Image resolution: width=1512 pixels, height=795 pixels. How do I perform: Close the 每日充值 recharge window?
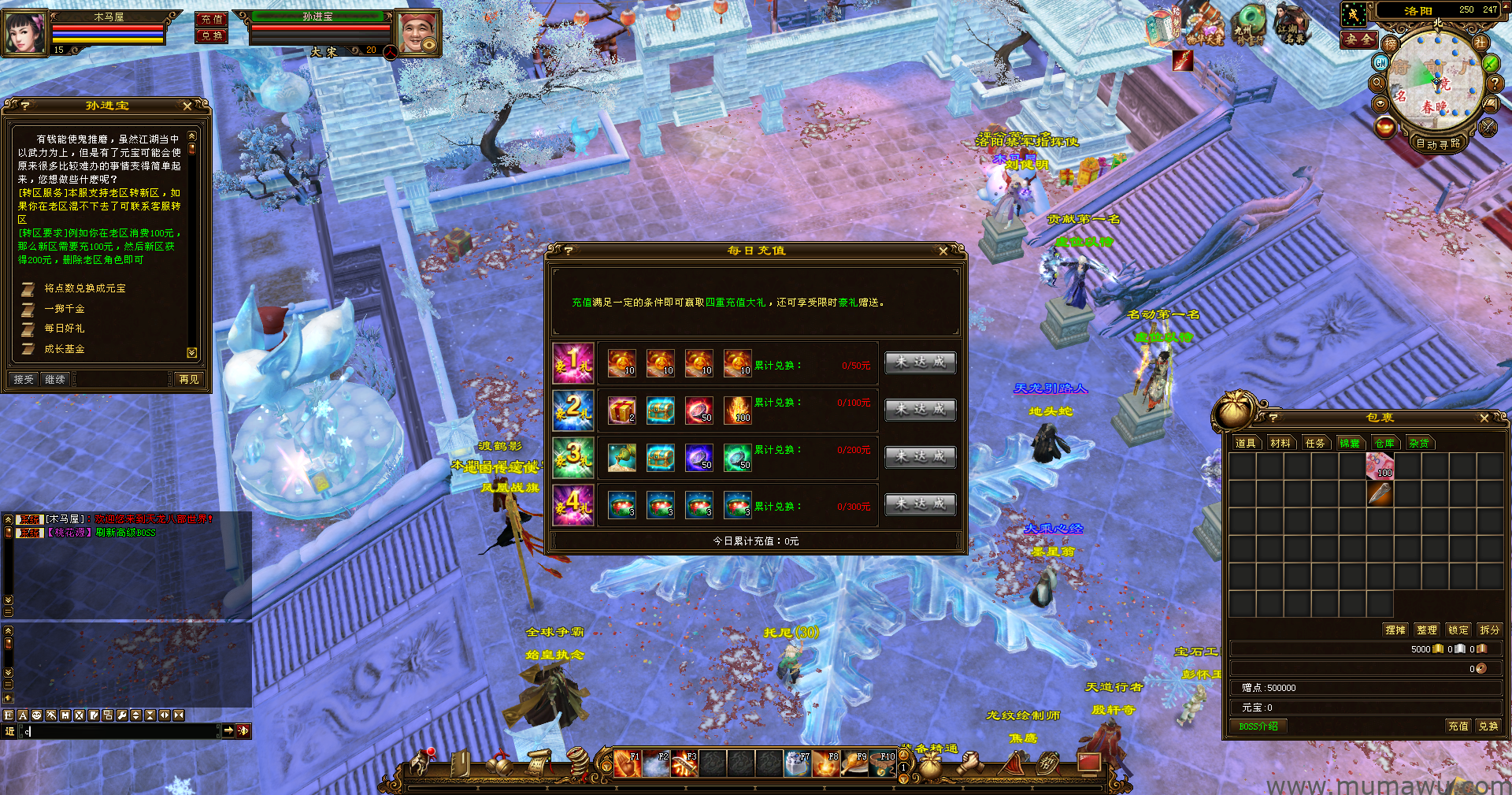943,251
